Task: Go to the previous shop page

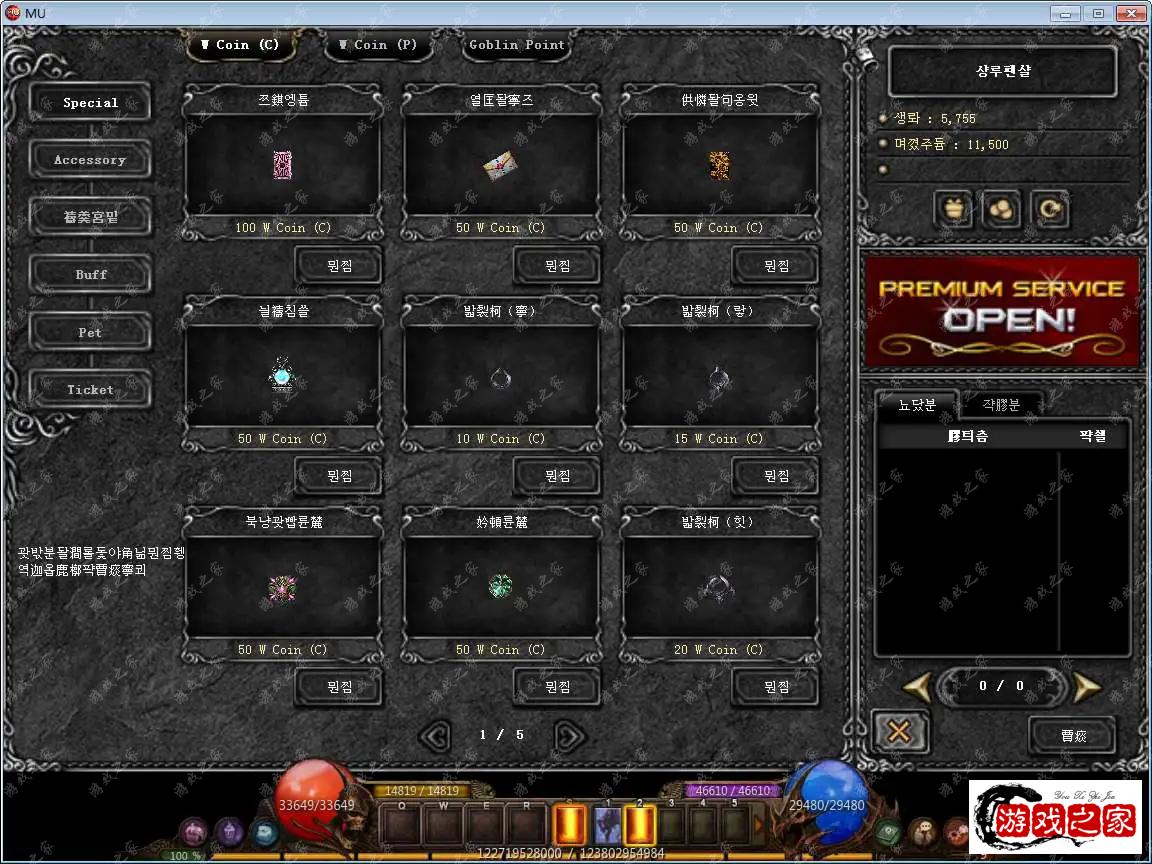Action: pyautogui.click(x=435, y=736)
